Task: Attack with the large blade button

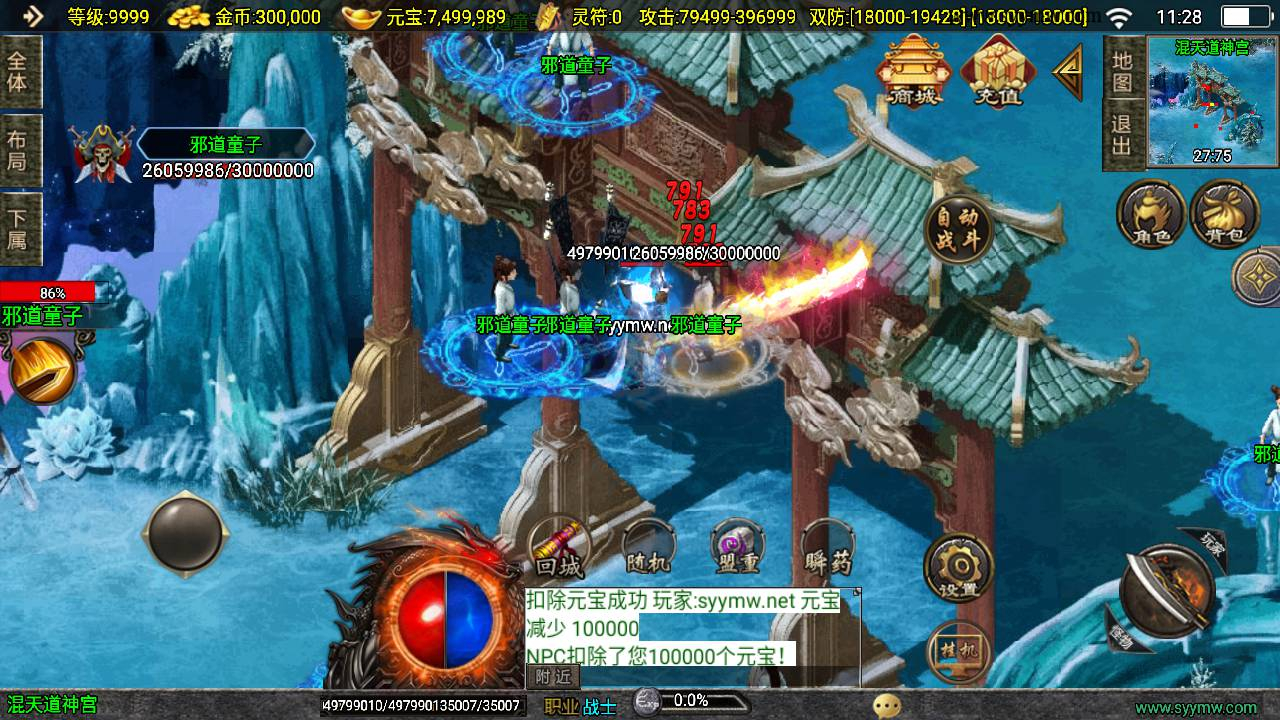Action: [x=1165, y=590]
